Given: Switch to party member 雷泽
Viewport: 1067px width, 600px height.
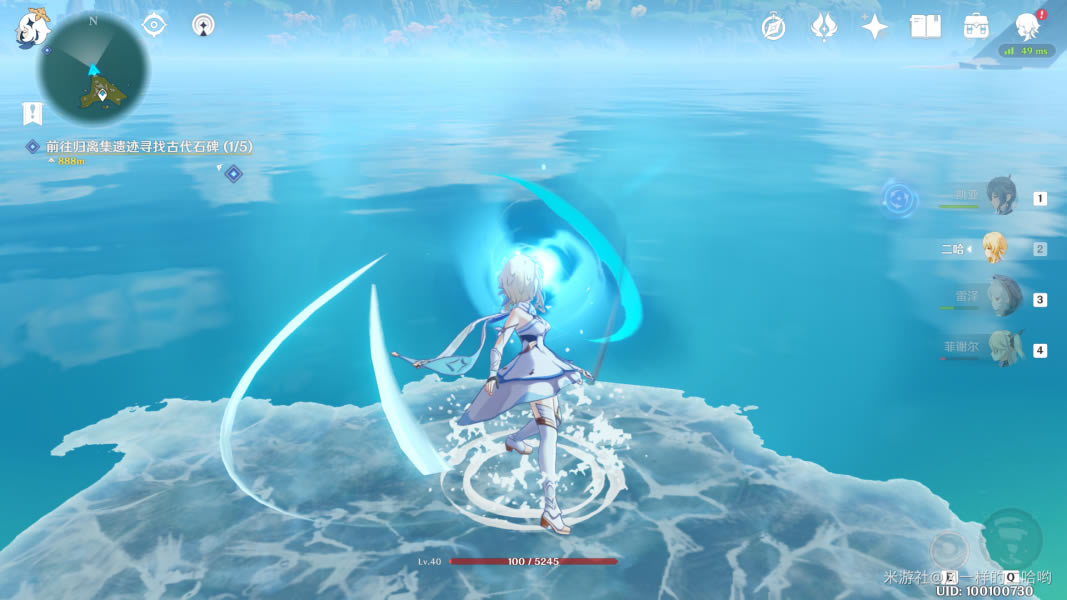Looking at the screenshot, I should tap(1001, 298).
